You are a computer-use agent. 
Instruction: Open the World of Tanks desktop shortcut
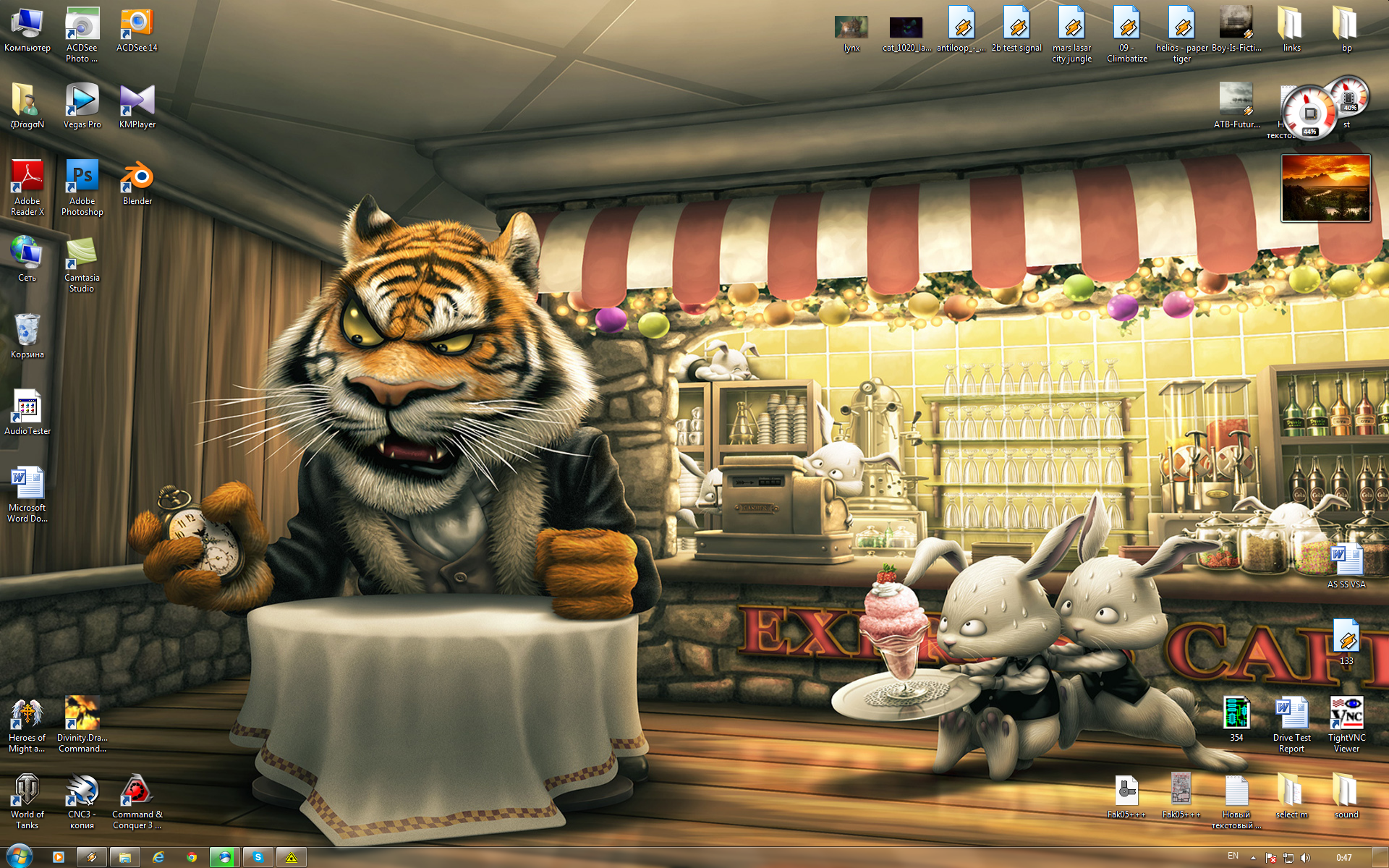27,792
